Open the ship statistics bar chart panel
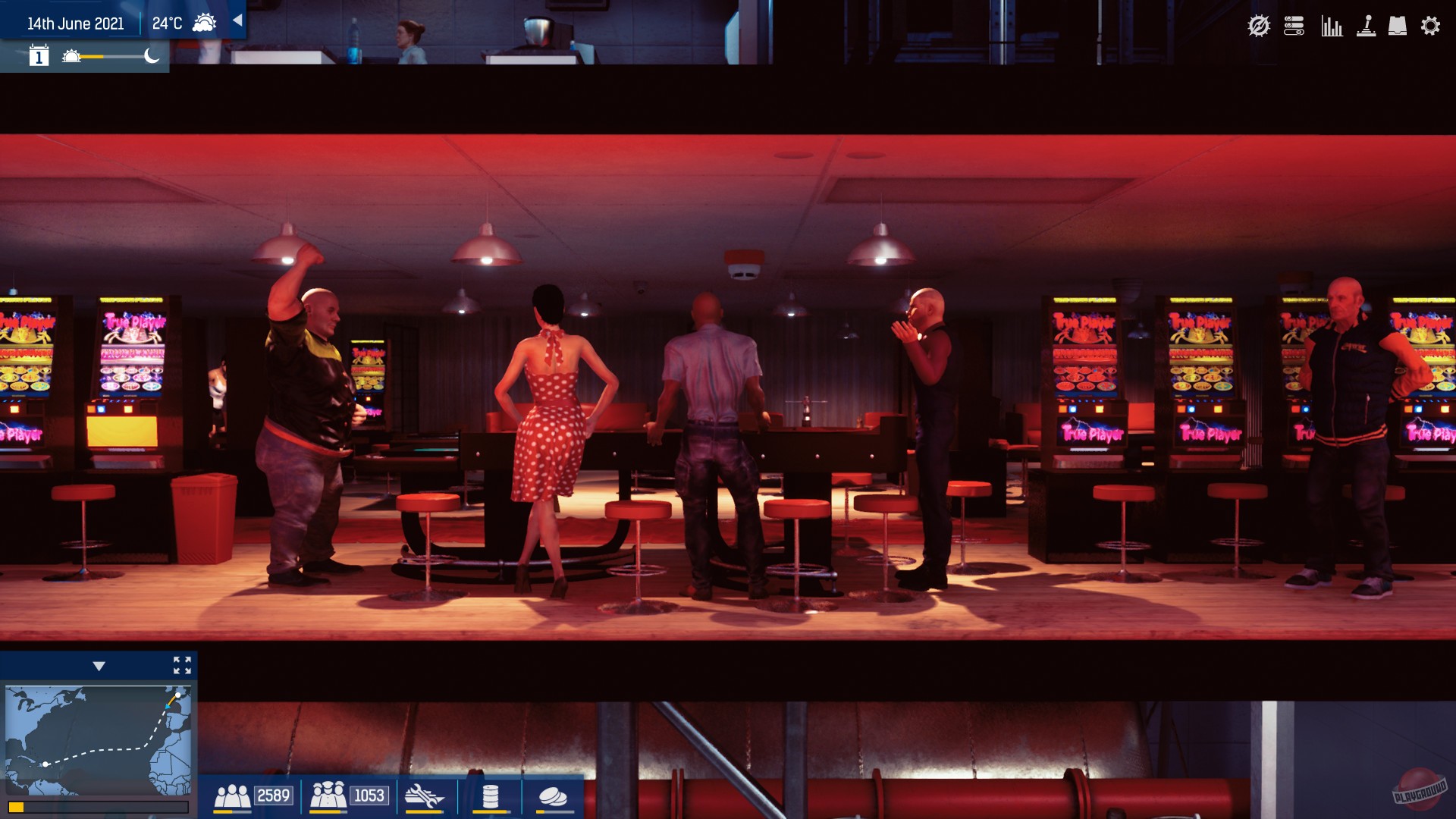This screenshot has height=819, width=1456. tap(1332, 25)
